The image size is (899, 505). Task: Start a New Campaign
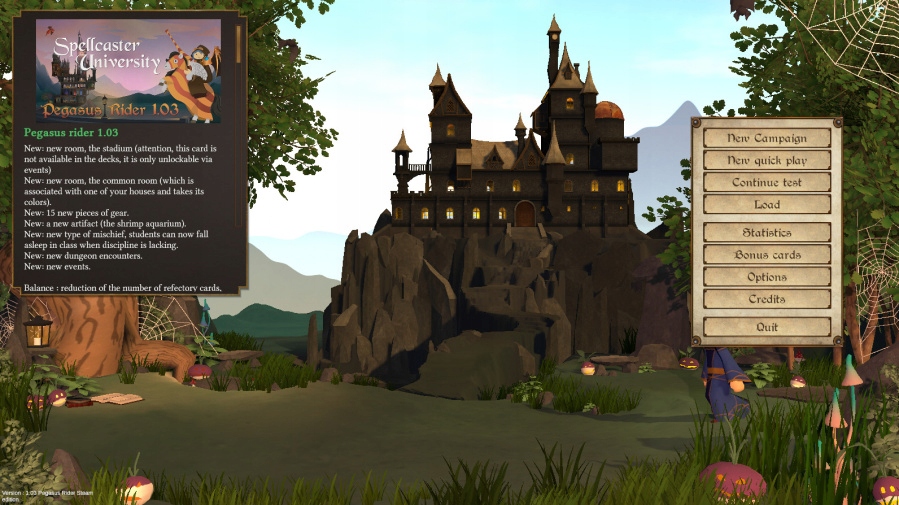(x=767, y=138)
